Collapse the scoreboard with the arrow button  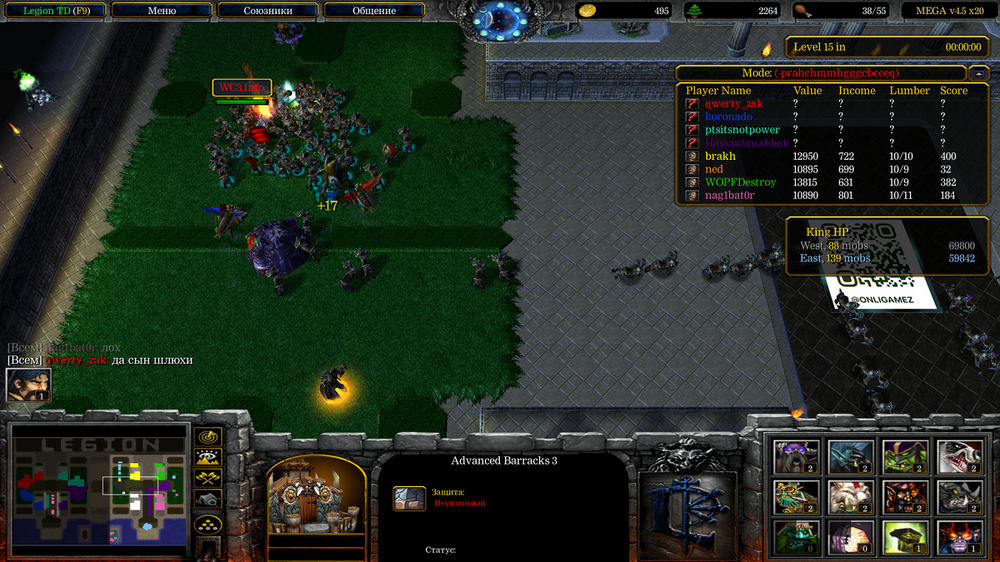click(x=975, y=73)
